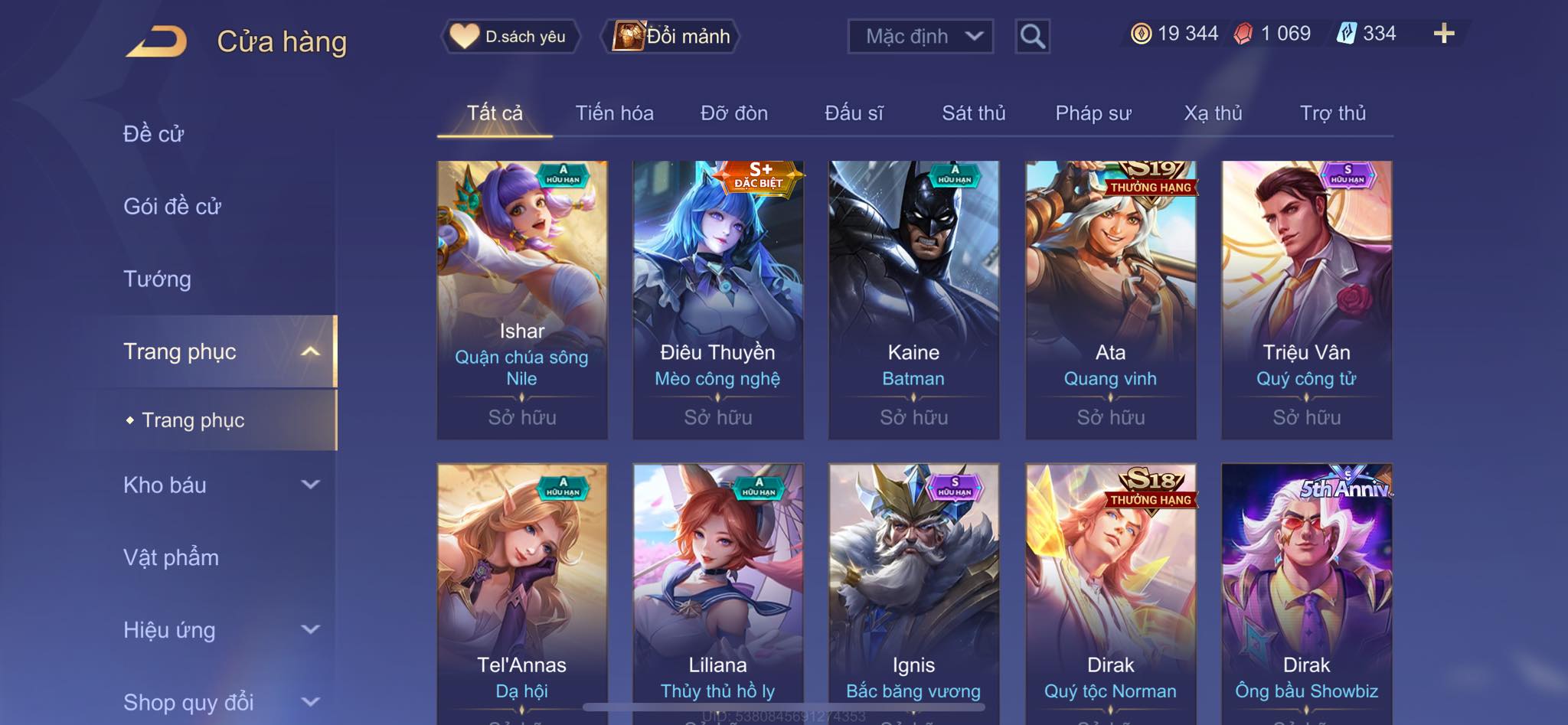This screenshot has height=725, width=1568.
Task: Go back with the golden arrow button
Action: tap(157, 41)
